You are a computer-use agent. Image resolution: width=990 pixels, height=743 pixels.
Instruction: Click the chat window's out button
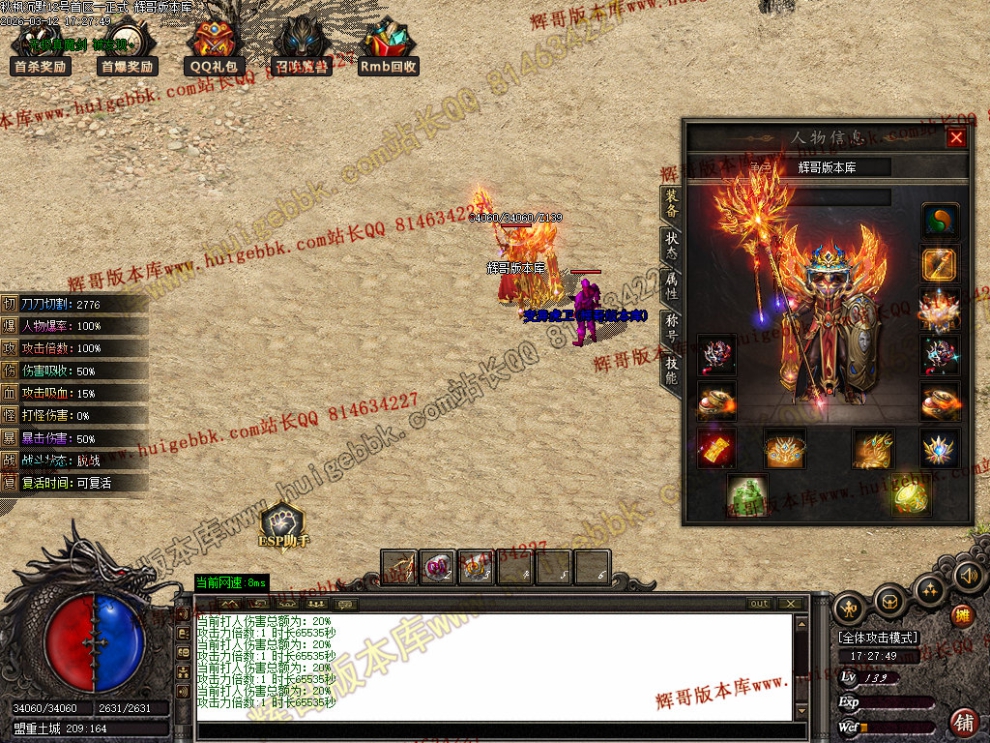(760, 603)
